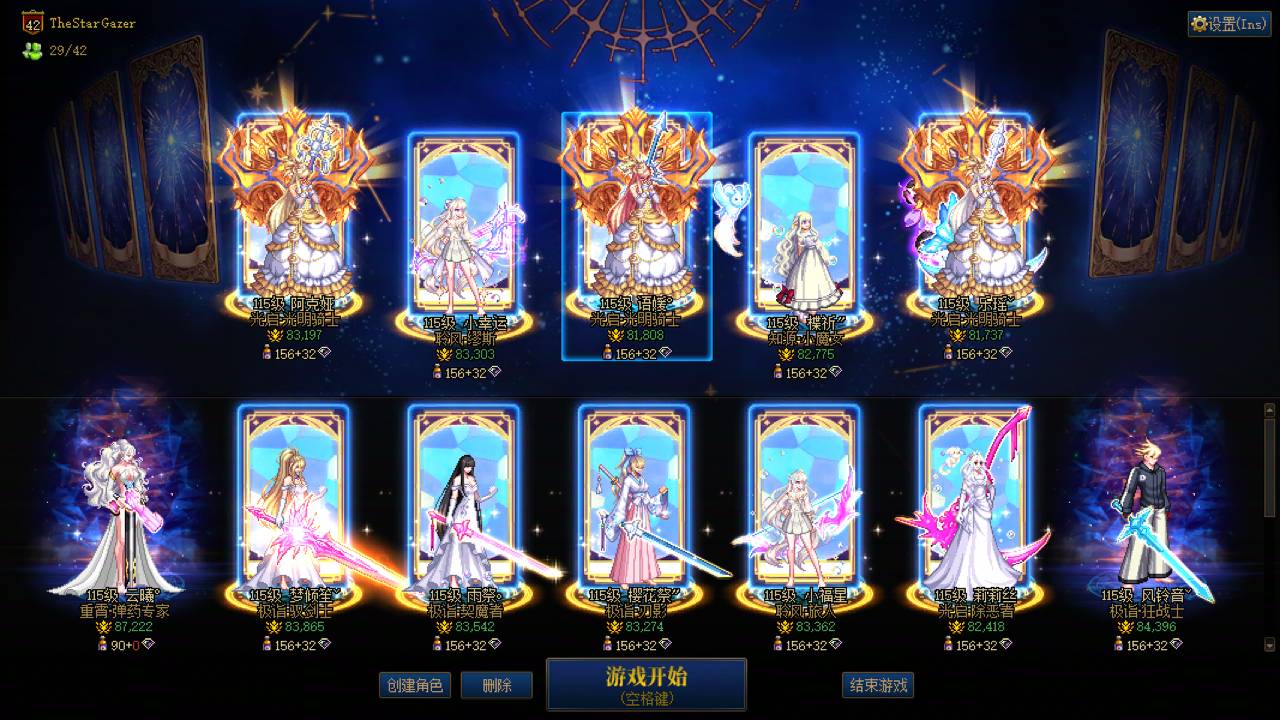The height and width of the screenshot is (720, 1280).
Task: Click the TheStarGazer adventurer group name
Action: pos(93,20)
